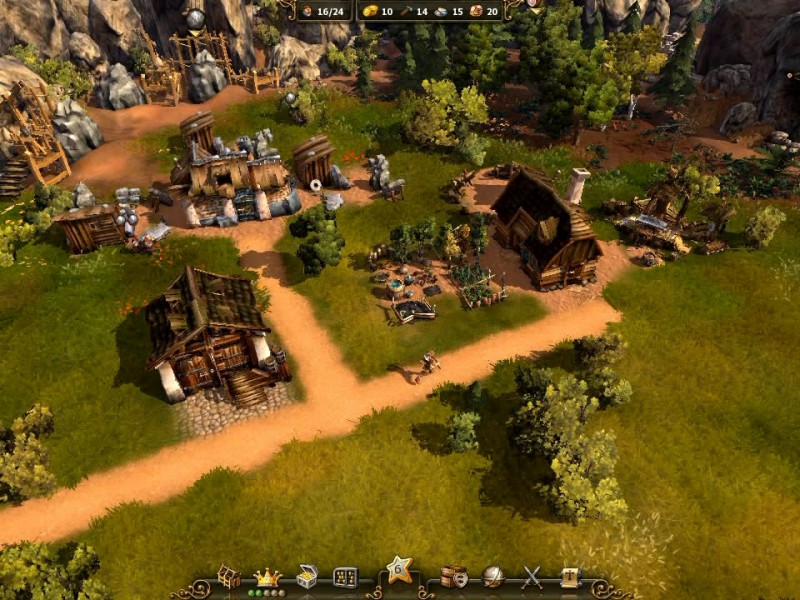Show the world globe view
800x600 pixels.
(493, 577)
